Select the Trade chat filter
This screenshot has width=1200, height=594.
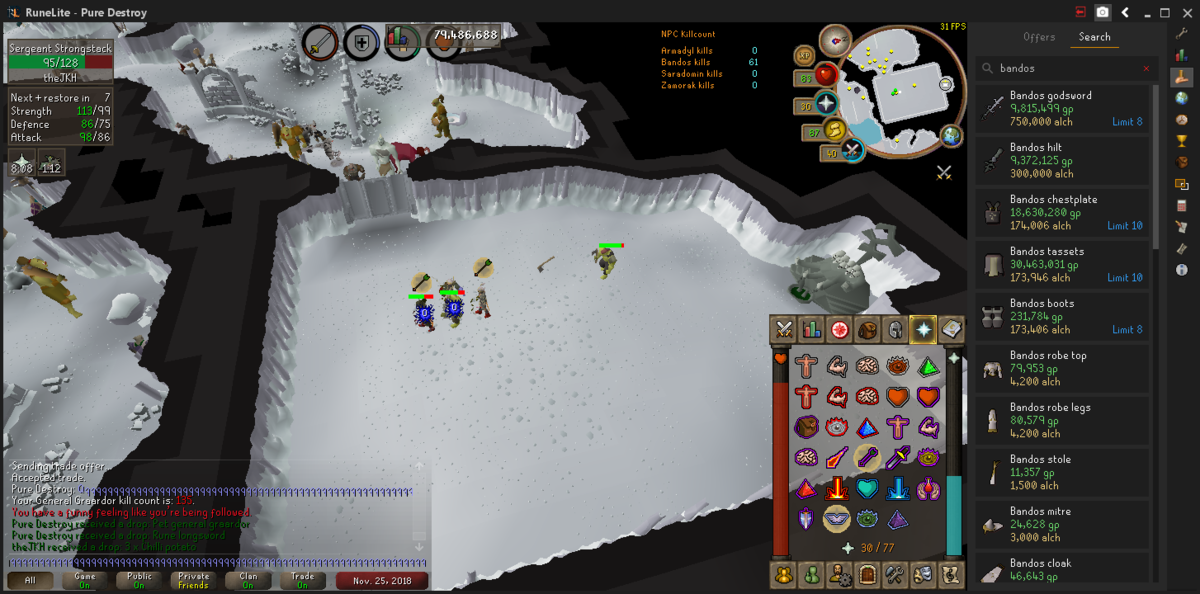point(303,580)
